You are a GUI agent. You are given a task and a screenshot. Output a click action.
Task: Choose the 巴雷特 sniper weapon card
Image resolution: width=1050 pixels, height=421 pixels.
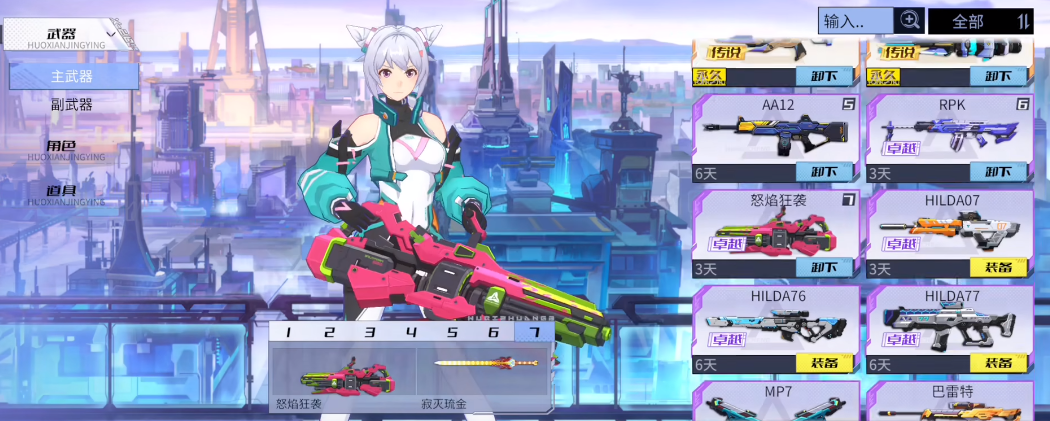click(950, 402)
